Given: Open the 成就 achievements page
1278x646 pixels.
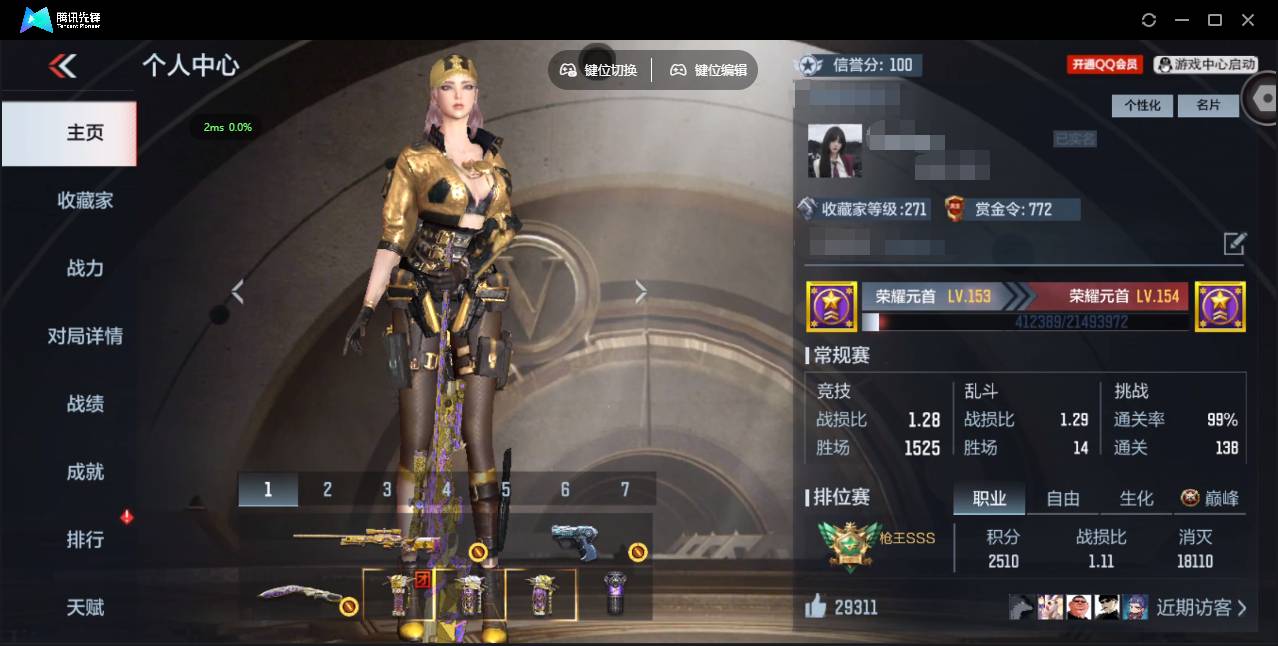Looking at the screenshot, I should (85, 472).
